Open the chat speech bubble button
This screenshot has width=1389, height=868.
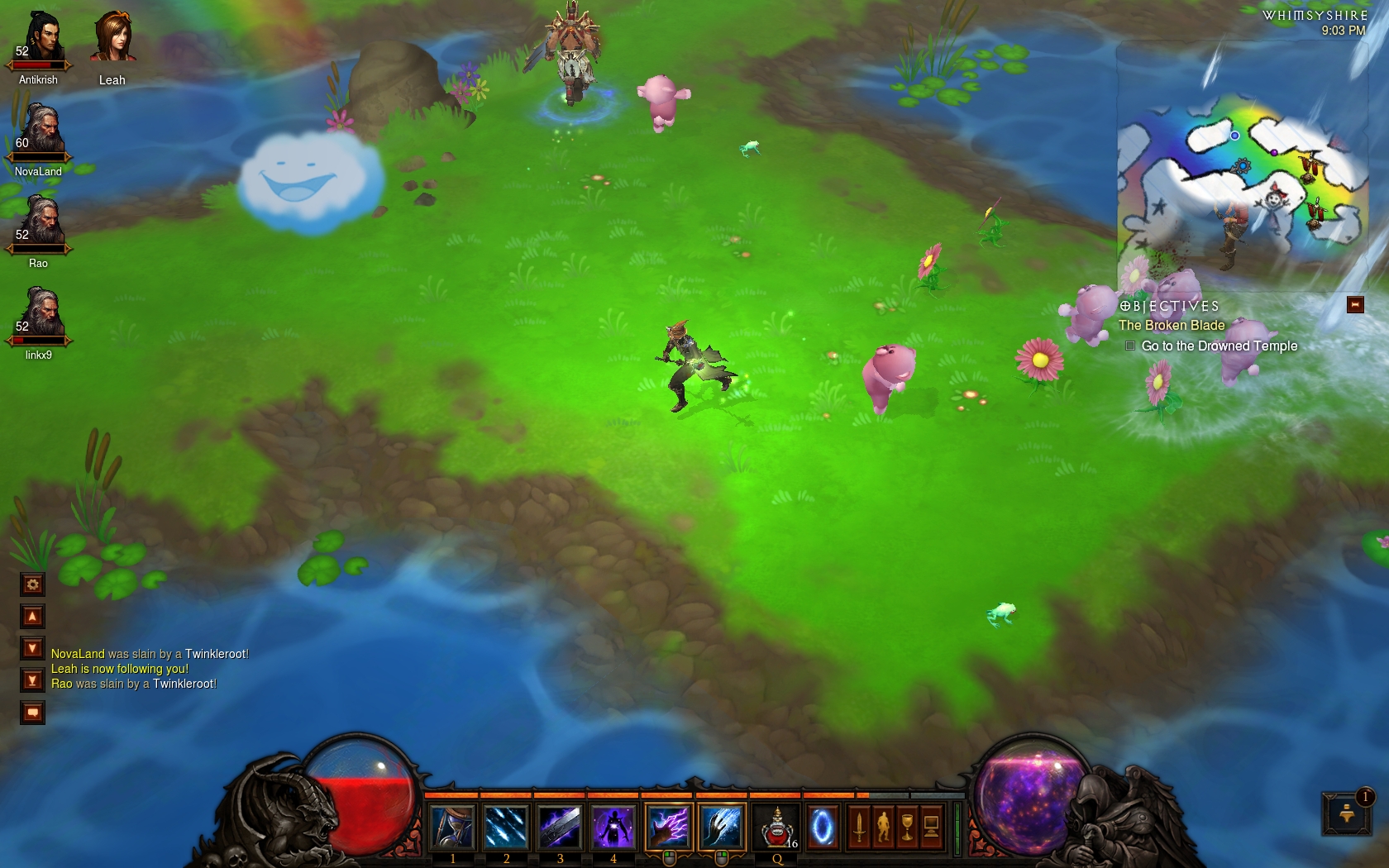(32, 712)
